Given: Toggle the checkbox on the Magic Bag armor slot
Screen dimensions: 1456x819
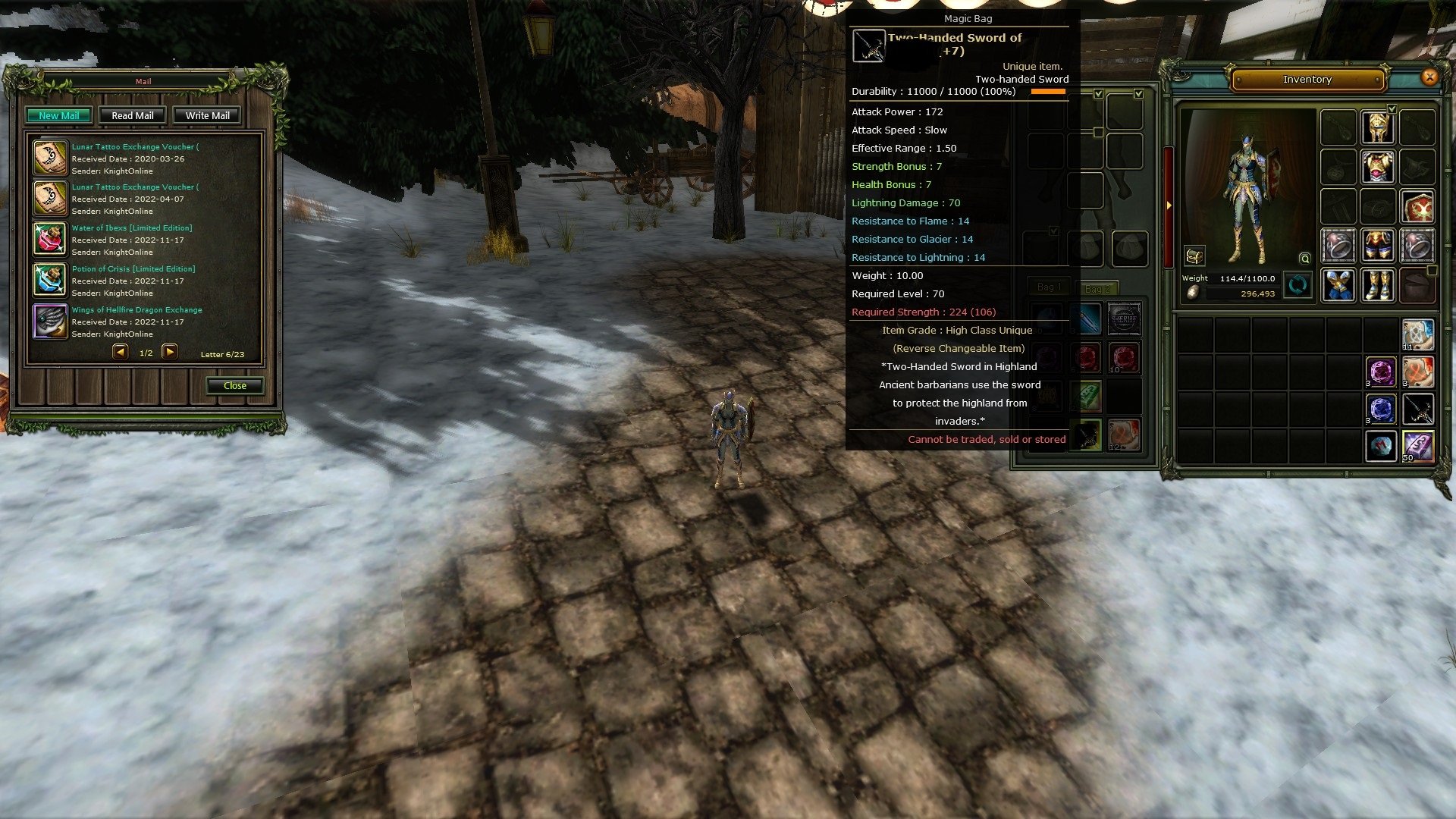Looking at the screenshot, I should (1099, 94).
